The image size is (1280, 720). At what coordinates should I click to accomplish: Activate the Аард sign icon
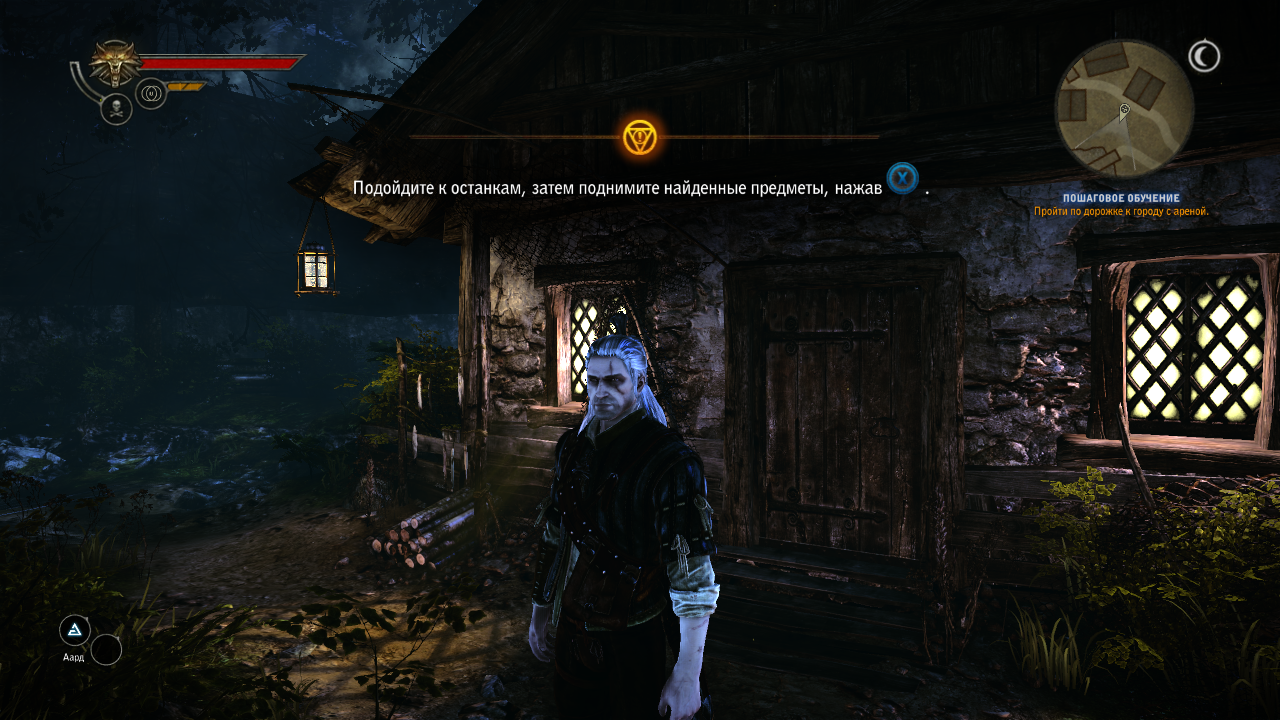tap(75, 630)
